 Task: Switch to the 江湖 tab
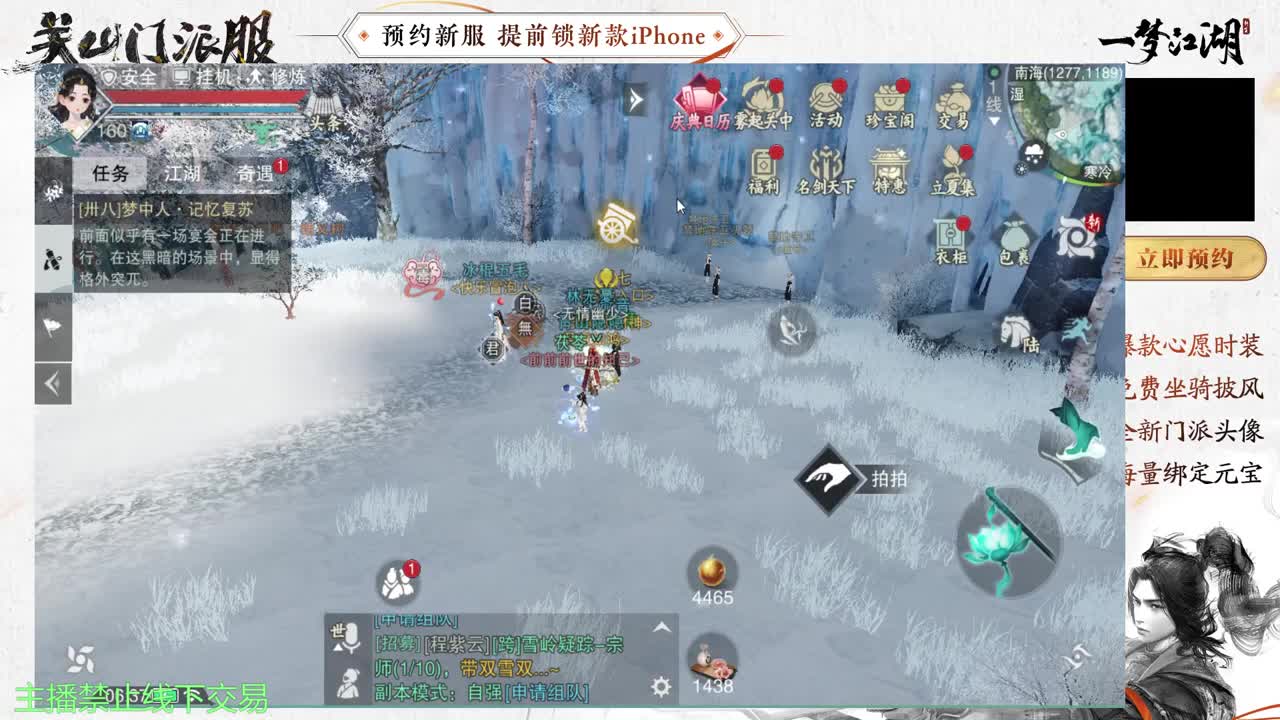tap(180, 173)
